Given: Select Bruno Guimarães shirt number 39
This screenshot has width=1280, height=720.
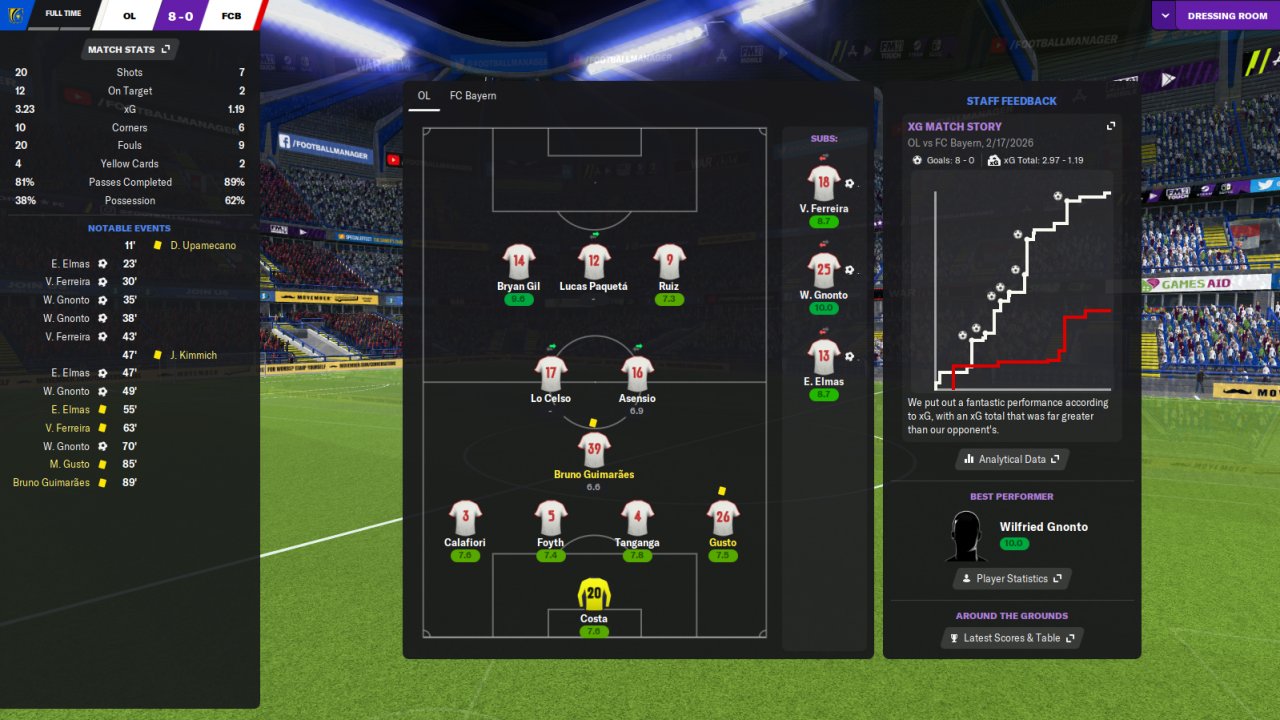Looking at the screenshot, I should pyautogui.click(x=594, y=450).
